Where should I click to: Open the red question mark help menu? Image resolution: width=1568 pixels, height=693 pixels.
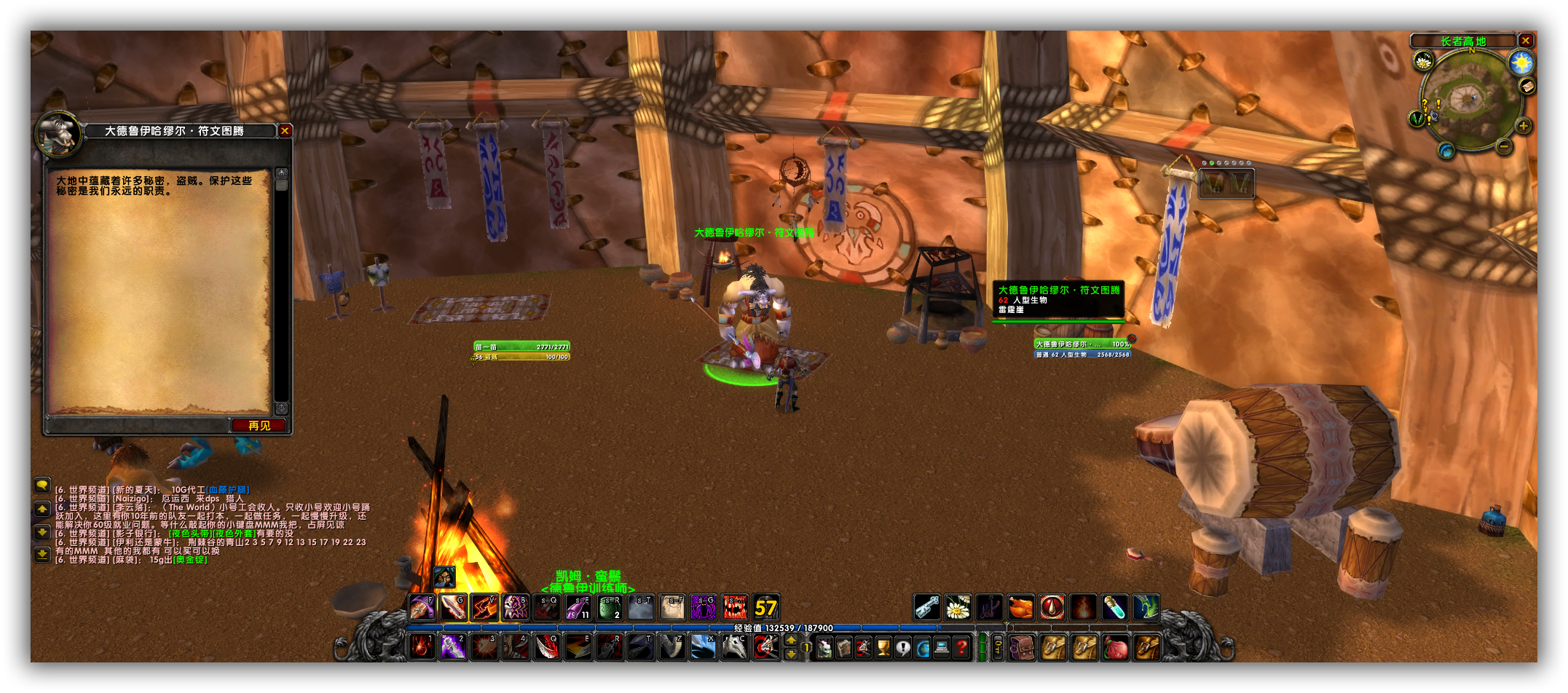[x=961, y=647]
